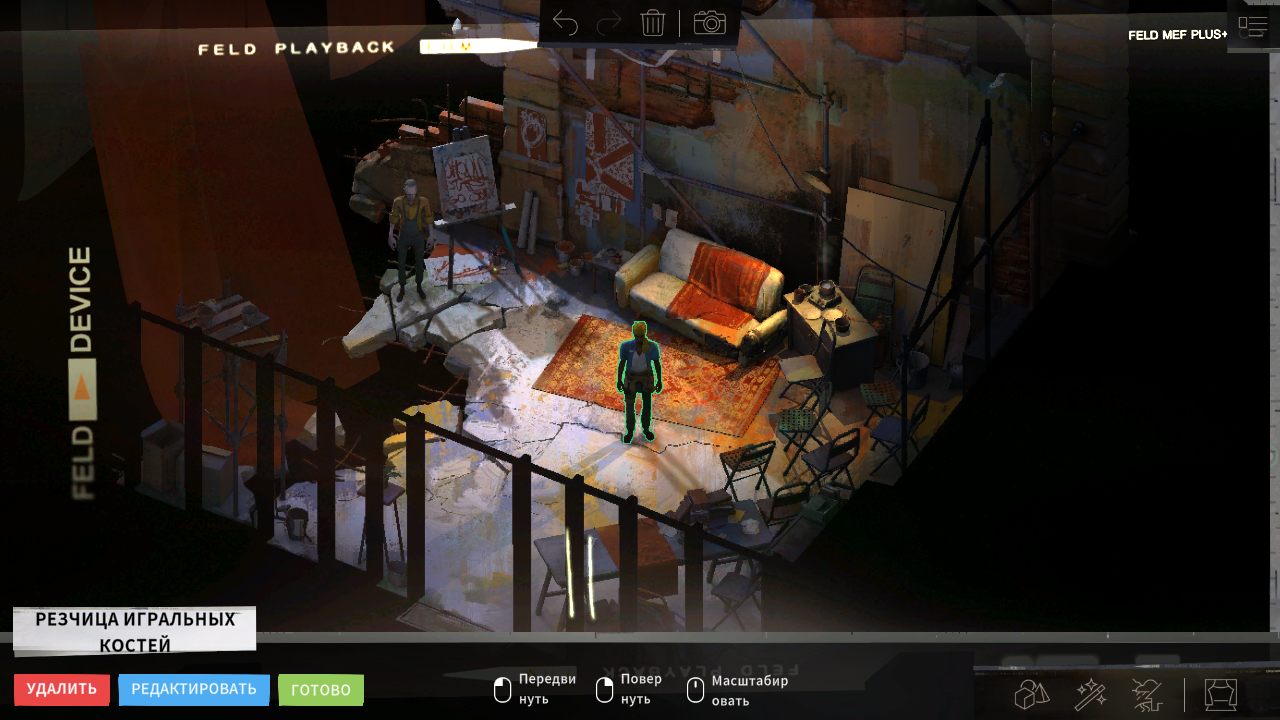This screenshot has width=1280, height=720.
Task: Click the mouse icon beside Передвинуть
Action: pyautogui.click(x=503, y=689)
